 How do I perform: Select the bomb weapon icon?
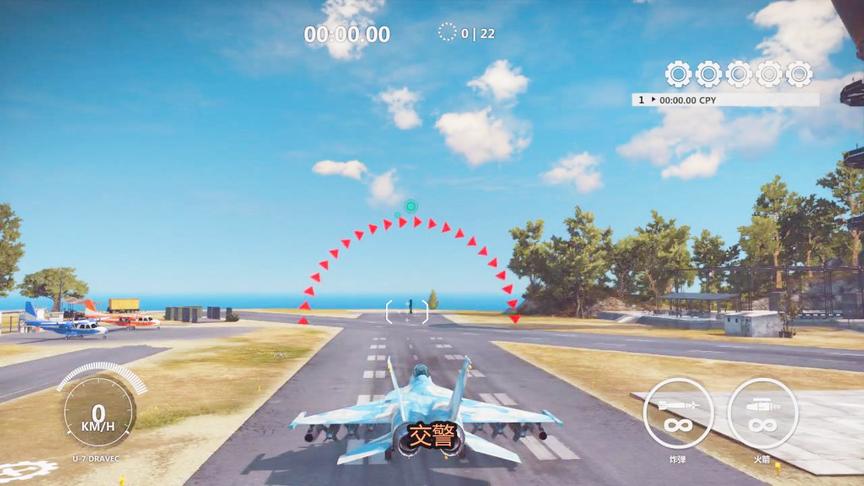[678, 413]
